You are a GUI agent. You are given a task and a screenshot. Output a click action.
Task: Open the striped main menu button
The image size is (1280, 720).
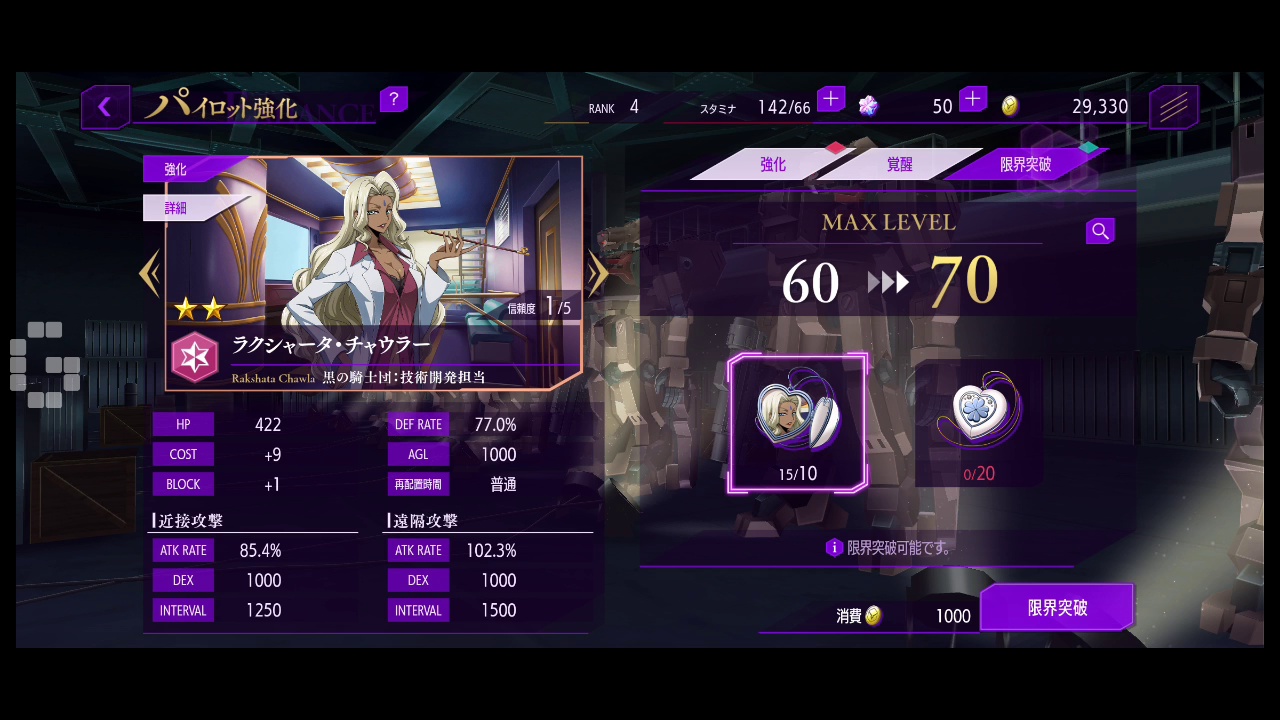[x=1173, y=107]
